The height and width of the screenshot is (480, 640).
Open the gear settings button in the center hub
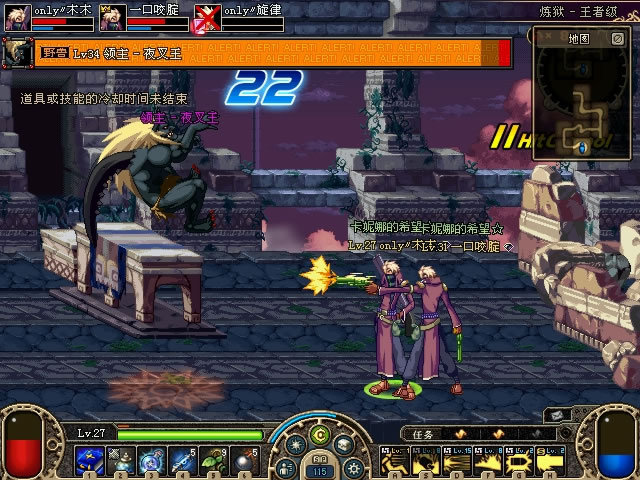coord(352,467)
